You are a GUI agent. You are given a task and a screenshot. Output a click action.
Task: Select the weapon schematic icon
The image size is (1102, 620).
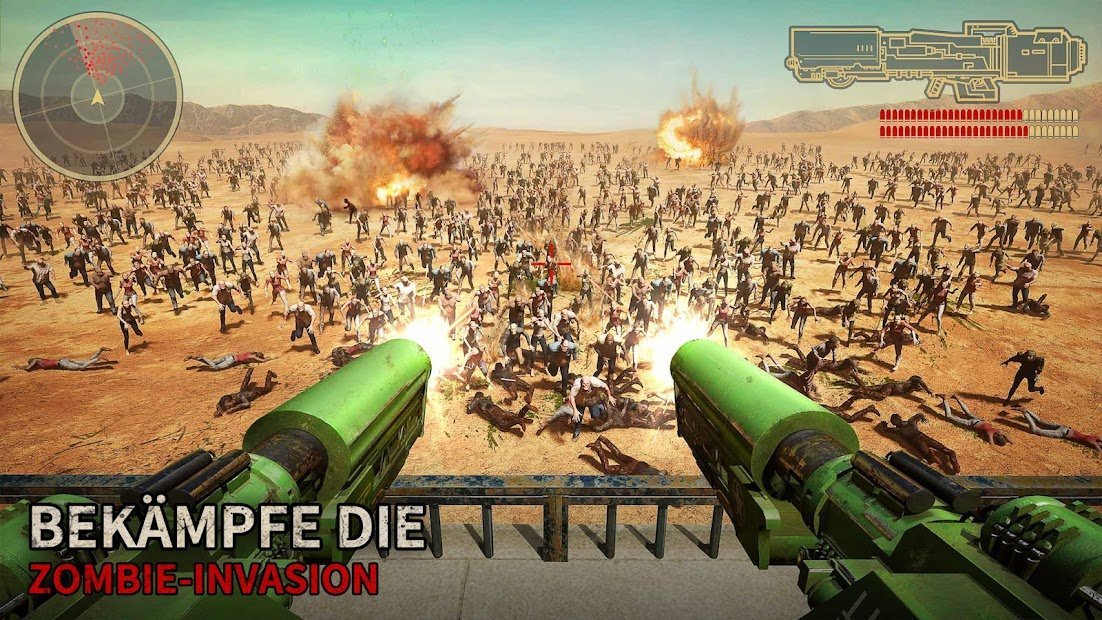(936, 62)
